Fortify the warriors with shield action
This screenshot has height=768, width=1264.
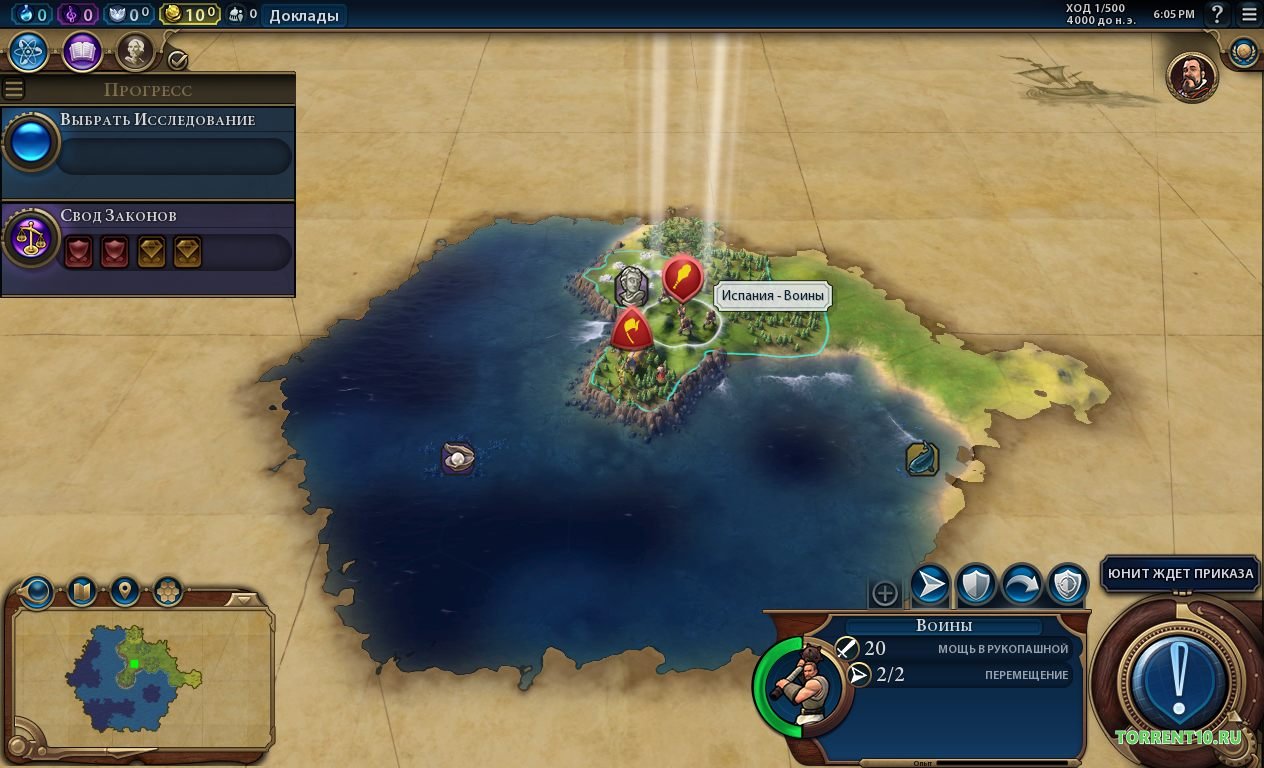pos(976,585)
